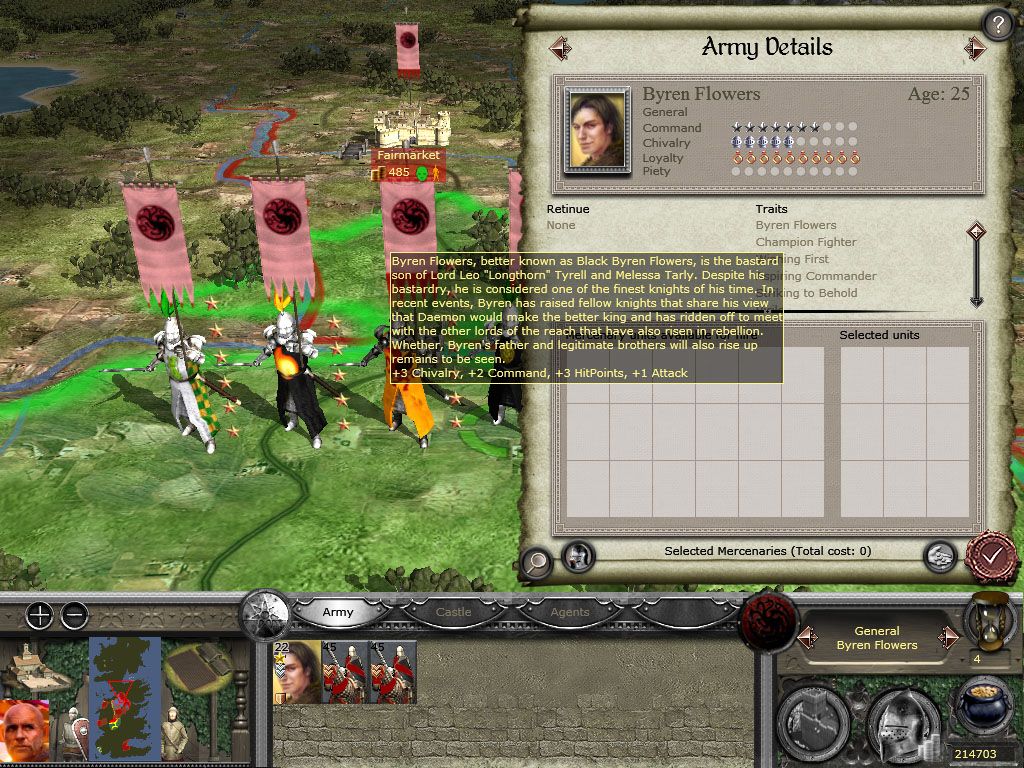Go to previous army with left scroll arrow

tap(560, 47)
